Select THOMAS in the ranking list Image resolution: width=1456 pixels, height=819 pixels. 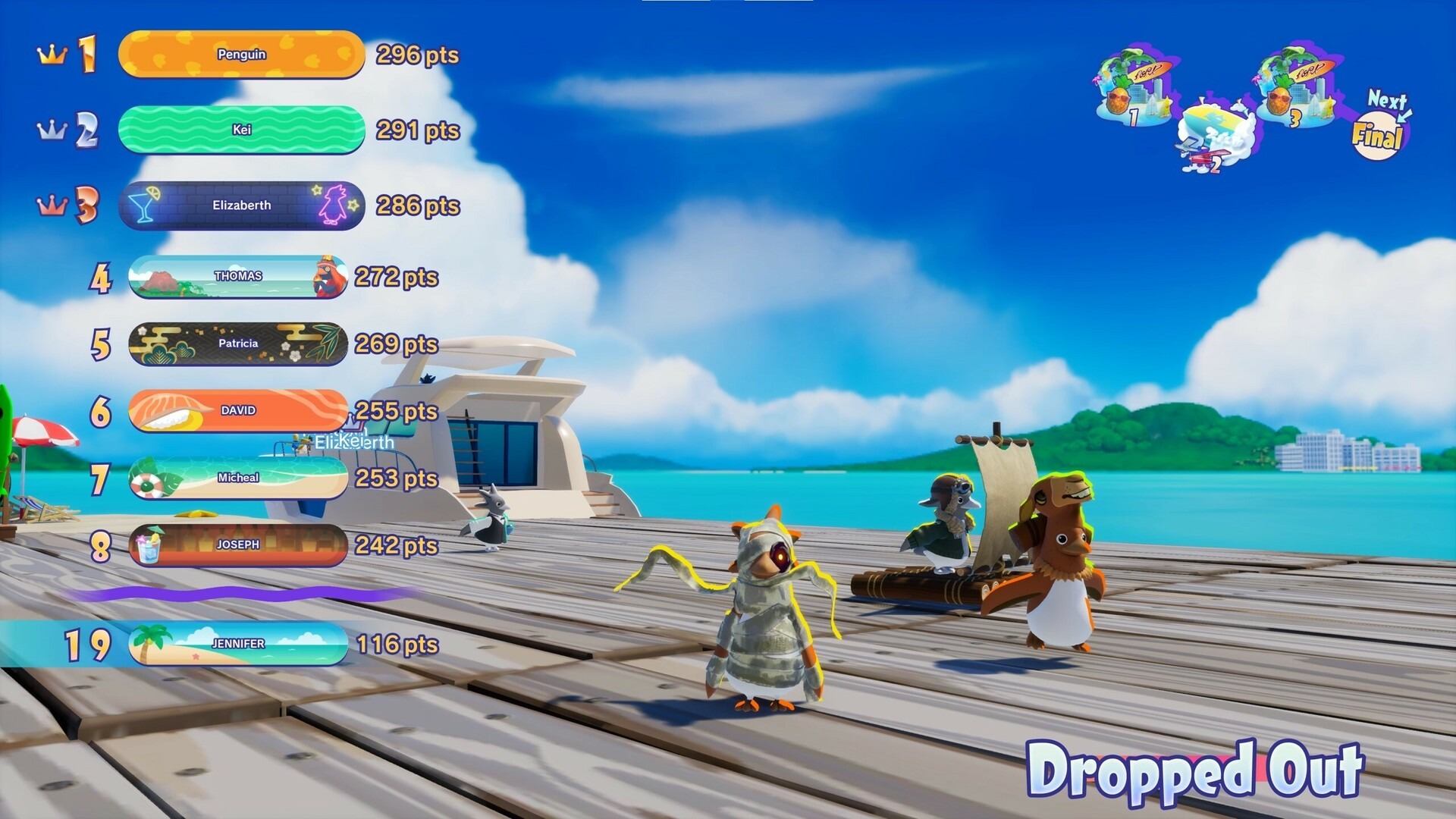click(238, 277)
